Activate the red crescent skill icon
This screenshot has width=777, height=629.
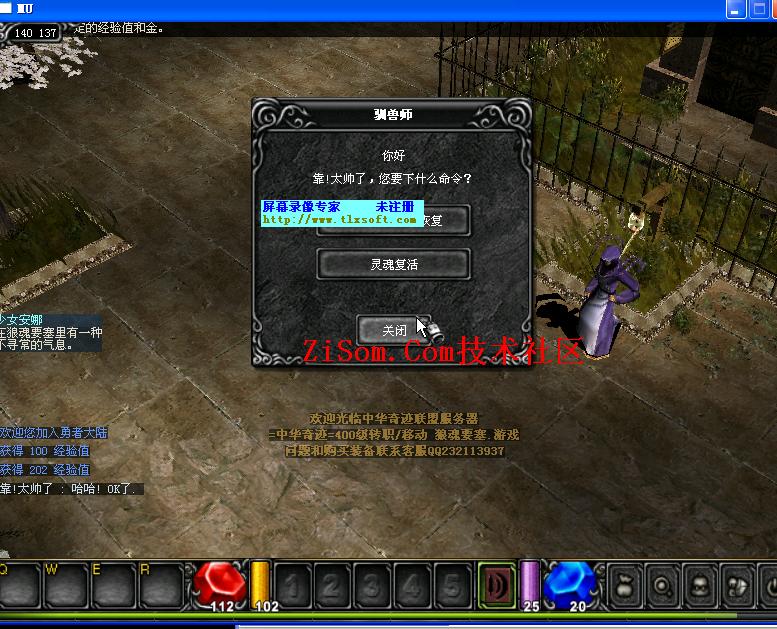coord(496,583)
